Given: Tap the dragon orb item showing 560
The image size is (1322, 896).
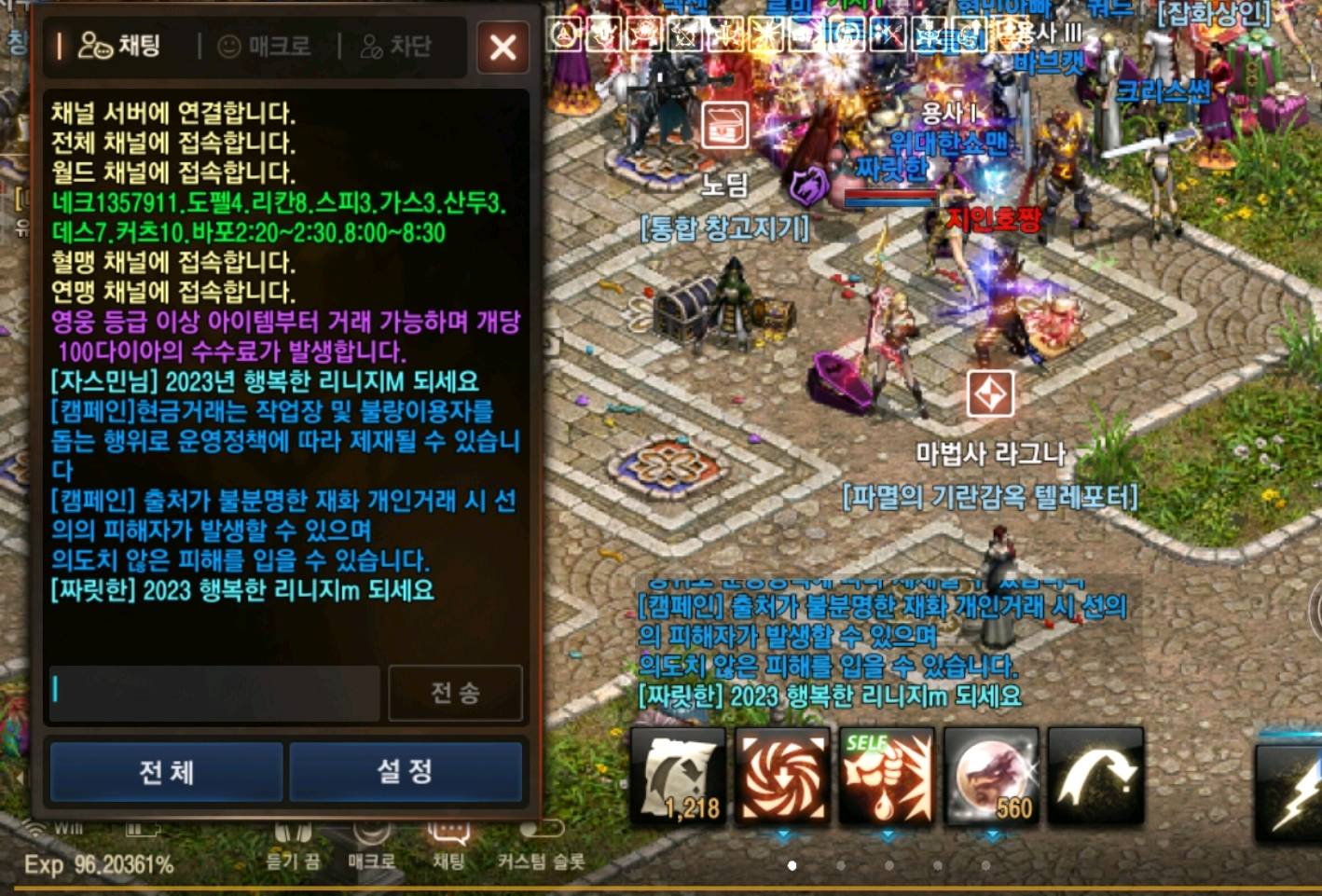Looking at the screenshot, I should coord(991,776).
